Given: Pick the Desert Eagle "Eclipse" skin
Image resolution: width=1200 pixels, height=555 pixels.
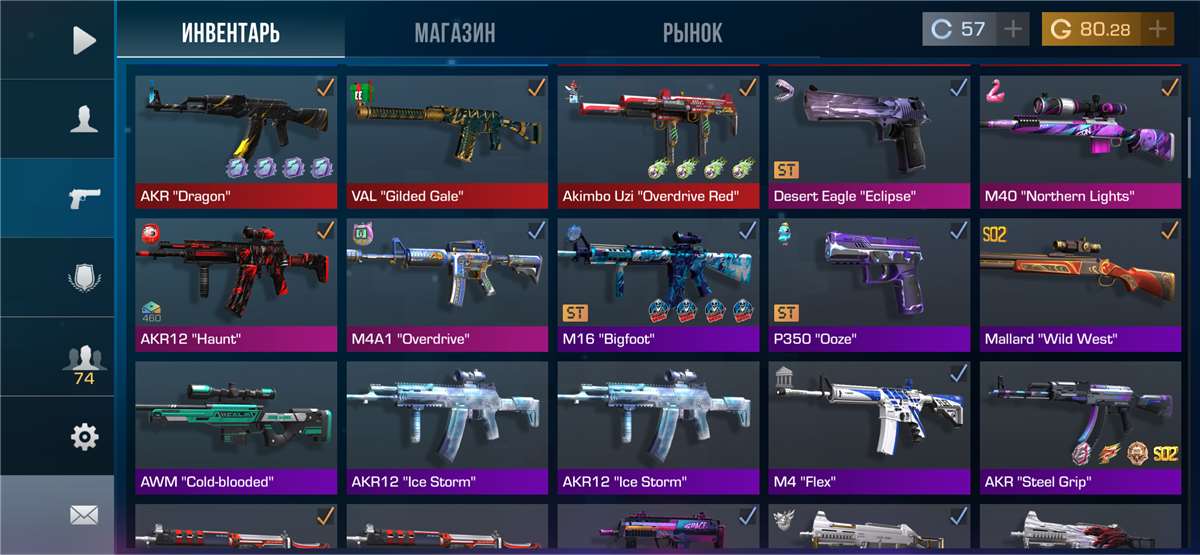Looking at the screenshot, I should pyautogui.click(x=869, y=140).
